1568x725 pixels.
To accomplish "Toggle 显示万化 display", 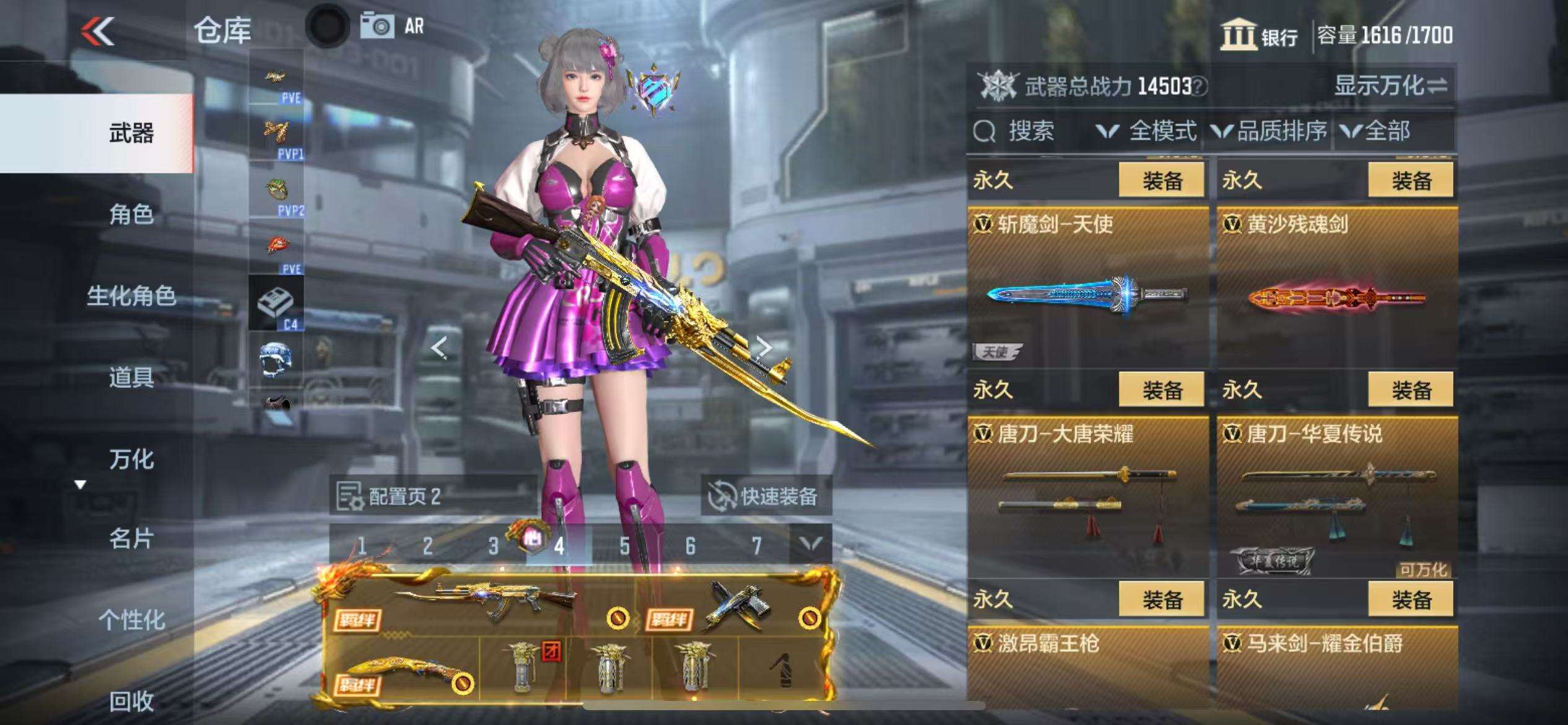I will (x=1390, y=86).
